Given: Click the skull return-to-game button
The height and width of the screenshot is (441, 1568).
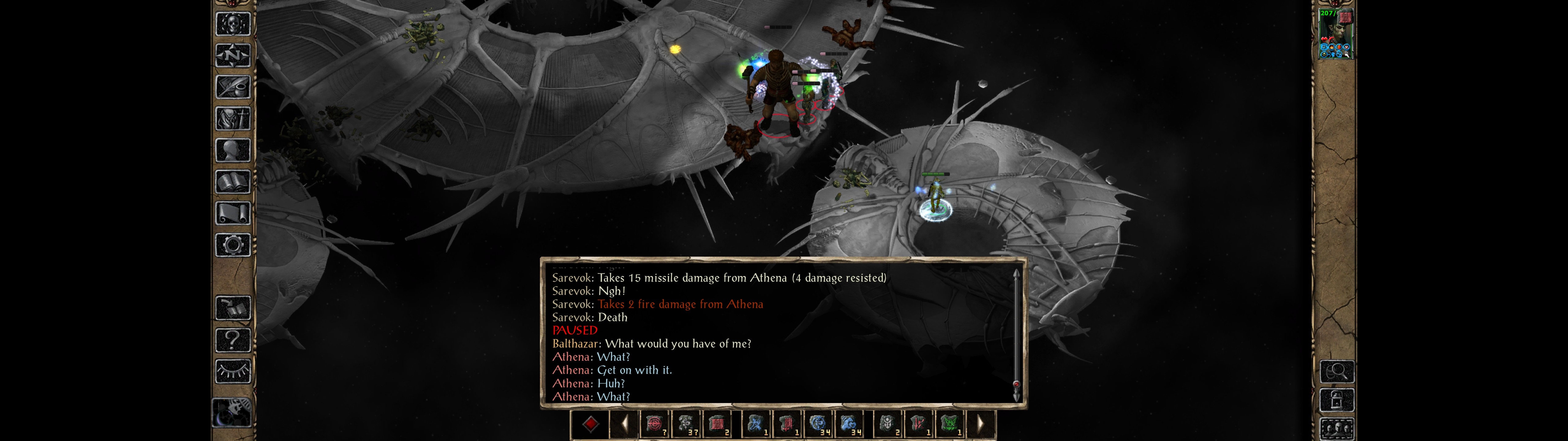Looking at the screenshot, I should [233, 24].
